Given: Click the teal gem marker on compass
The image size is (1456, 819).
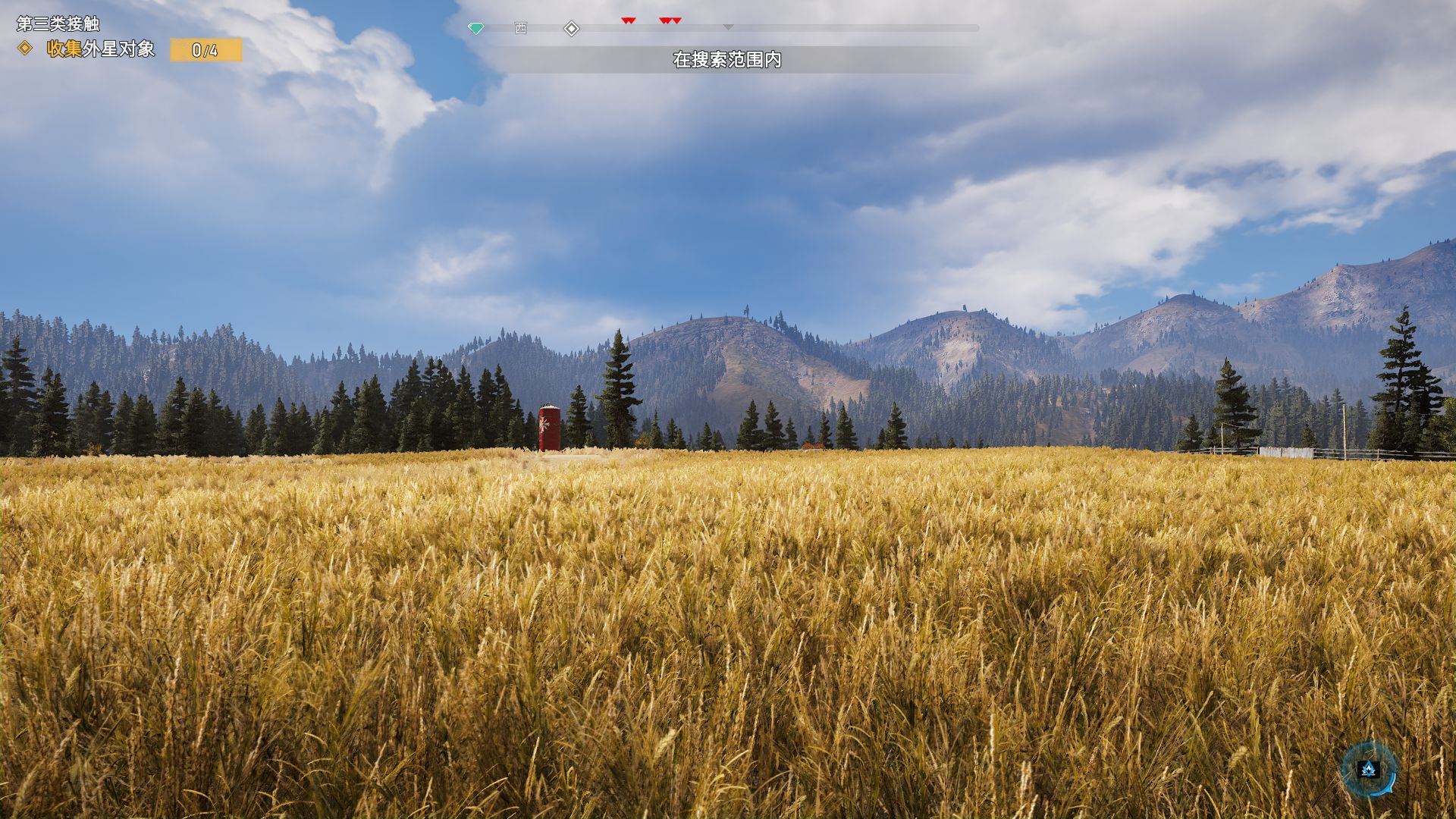Looking at the screenshot, I should (475, 29).
